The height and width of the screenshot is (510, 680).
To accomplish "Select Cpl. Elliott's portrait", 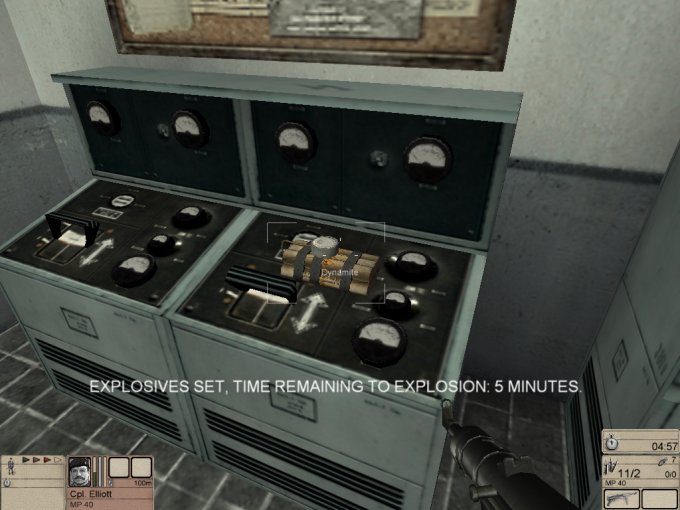I will click(x=81, y=474).
